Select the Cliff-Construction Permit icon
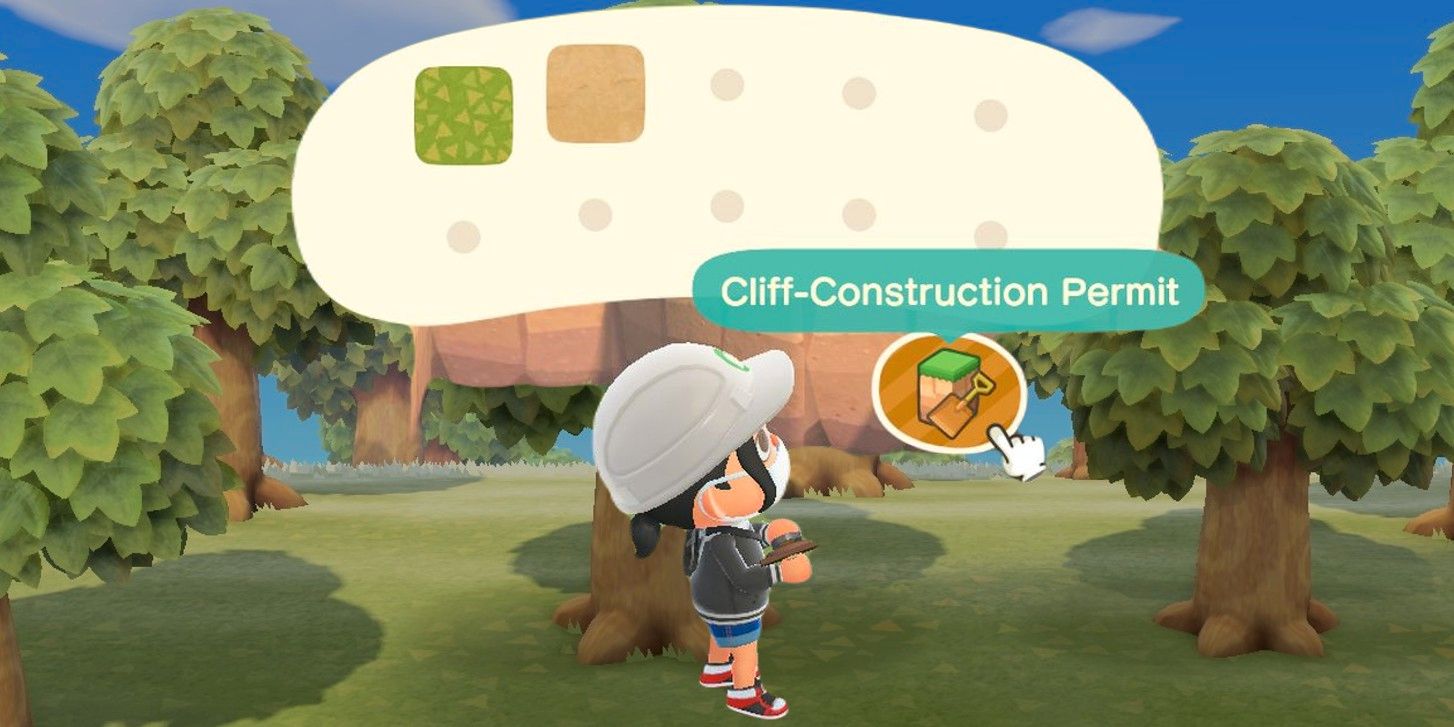This screenshot has width=1454, height=727. [x=946, y=390]
